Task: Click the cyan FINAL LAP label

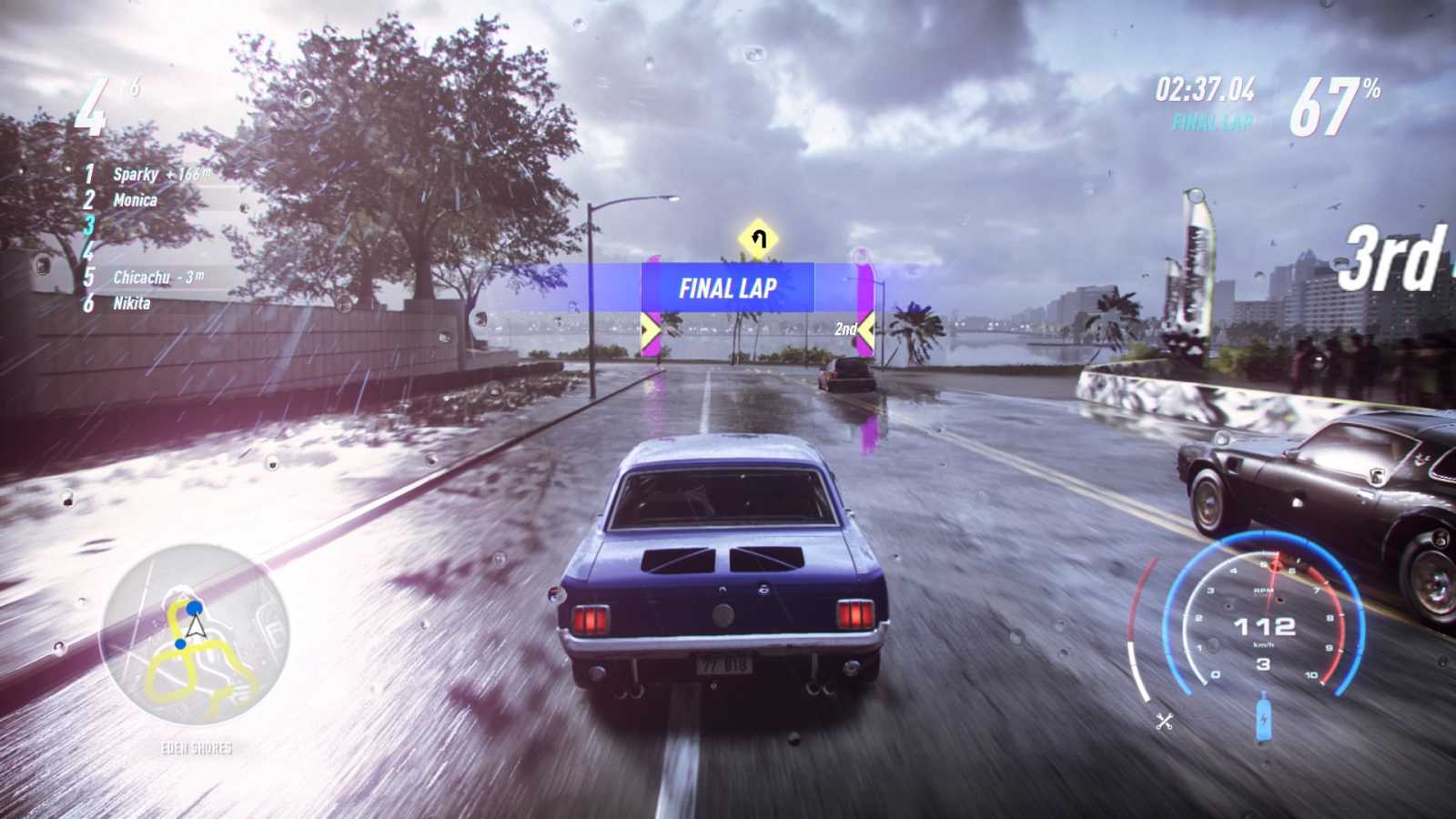Action: coord(1210,118)
